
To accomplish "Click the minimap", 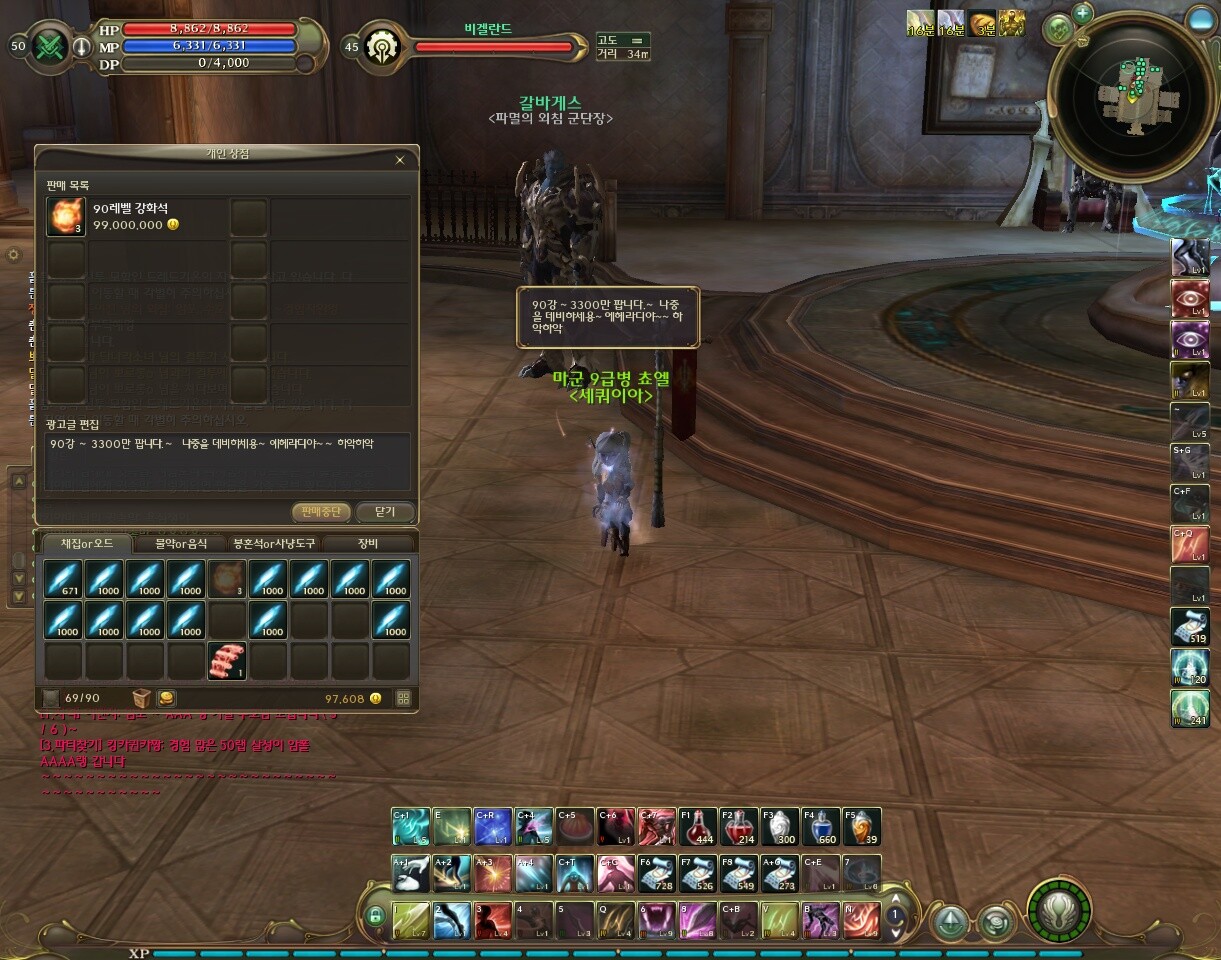I will (1132, 95).
